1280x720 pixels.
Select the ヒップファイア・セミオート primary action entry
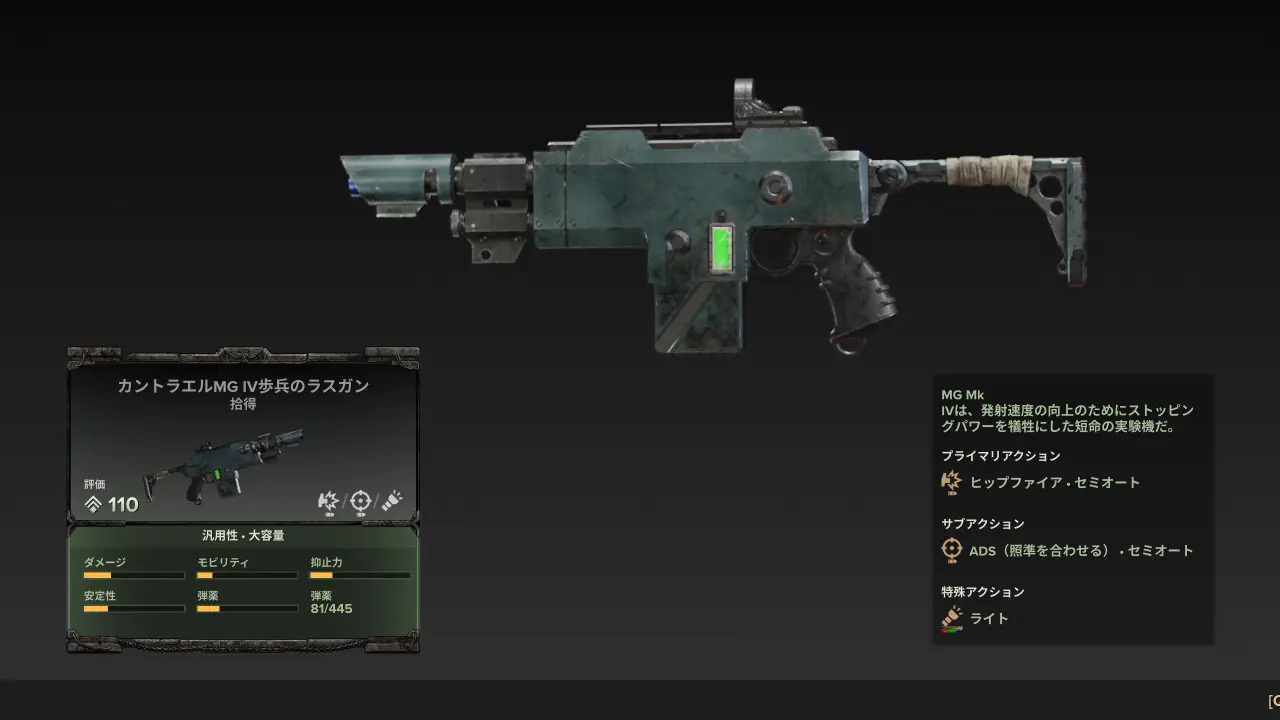[1054, 482]
